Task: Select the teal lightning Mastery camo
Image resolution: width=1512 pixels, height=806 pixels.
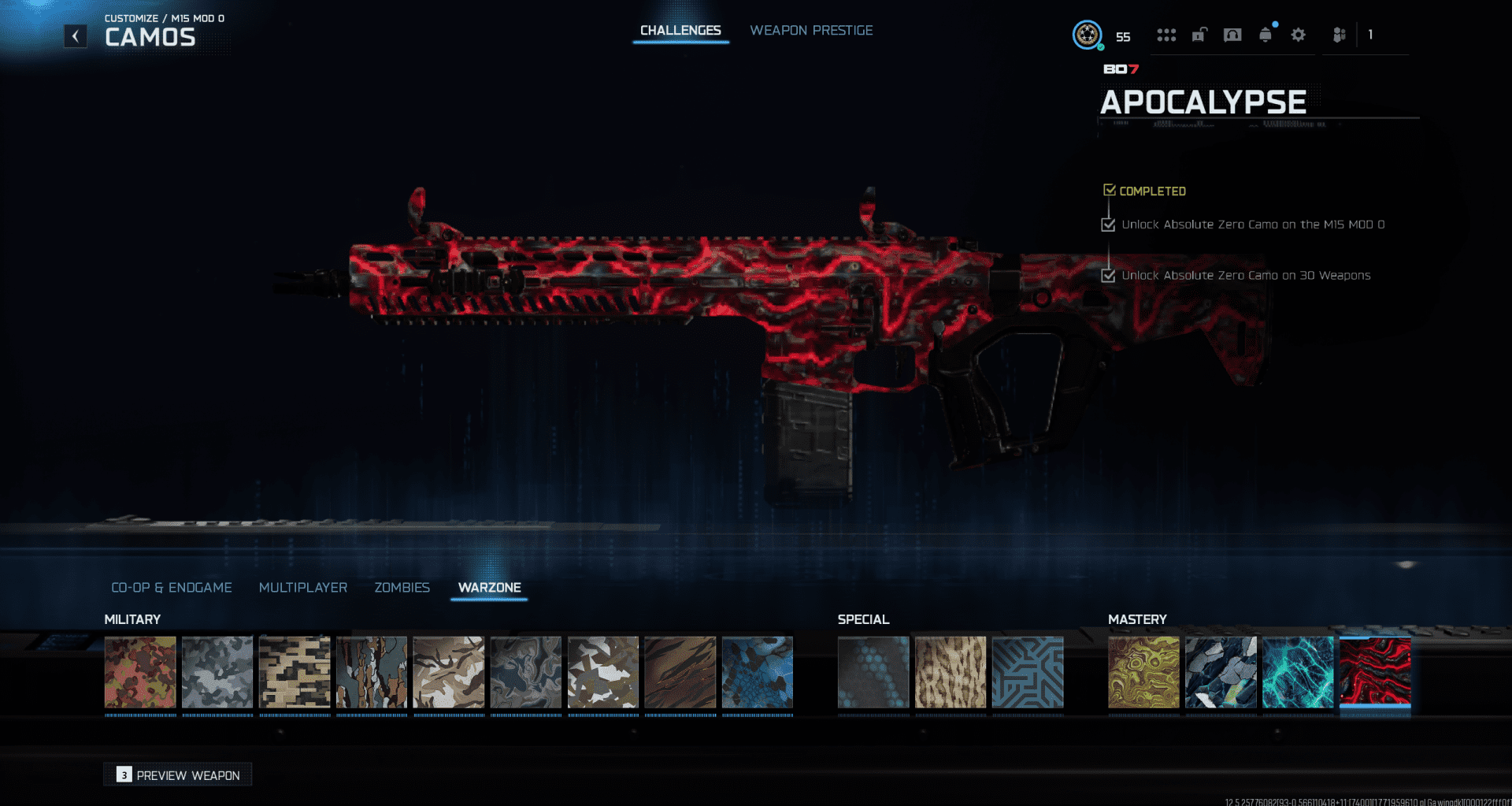Action: coord(1298,674)
